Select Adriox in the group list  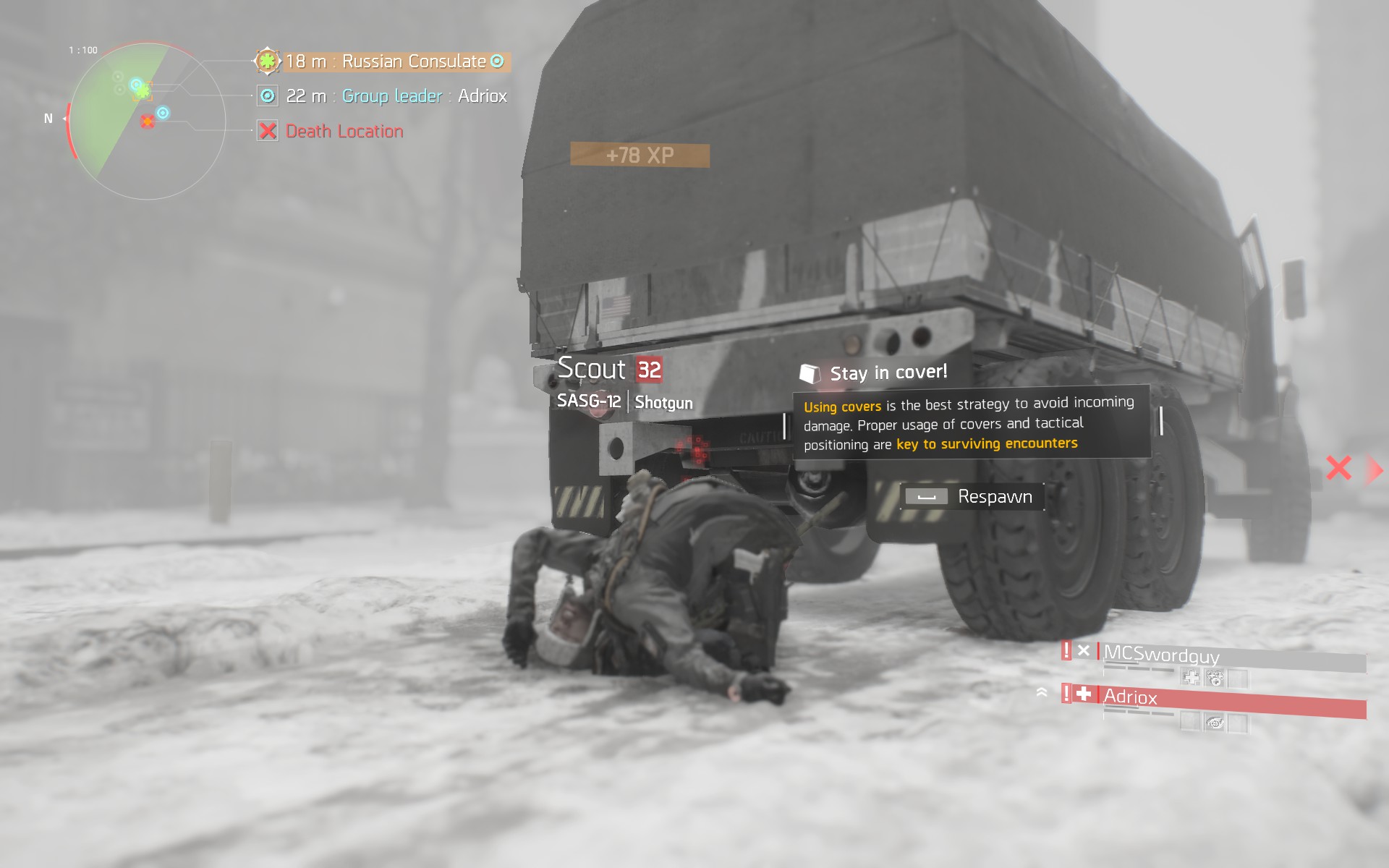point(1130,697)
